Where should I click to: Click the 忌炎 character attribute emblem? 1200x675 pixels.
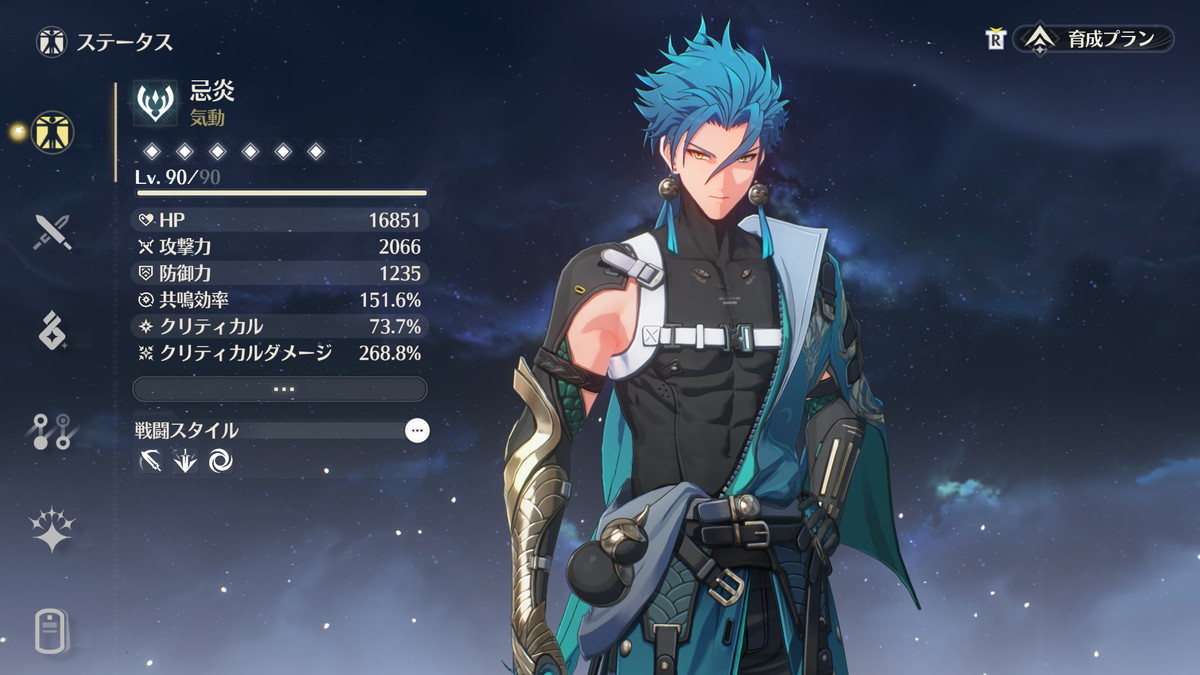156,103
